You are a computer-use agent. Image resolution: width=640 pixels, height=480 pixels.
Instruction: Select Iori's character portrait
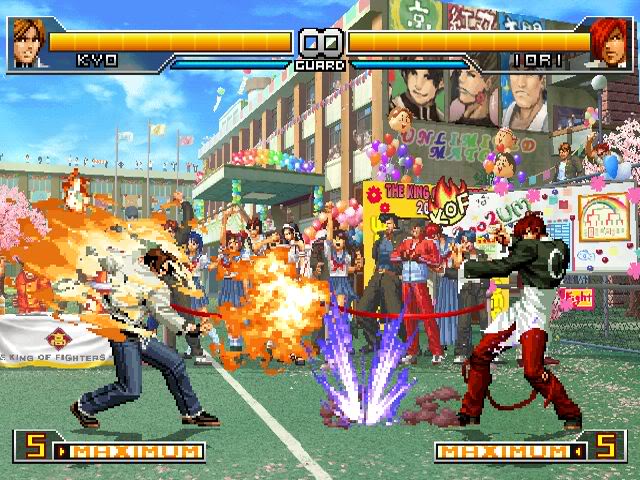coord(610,43)
